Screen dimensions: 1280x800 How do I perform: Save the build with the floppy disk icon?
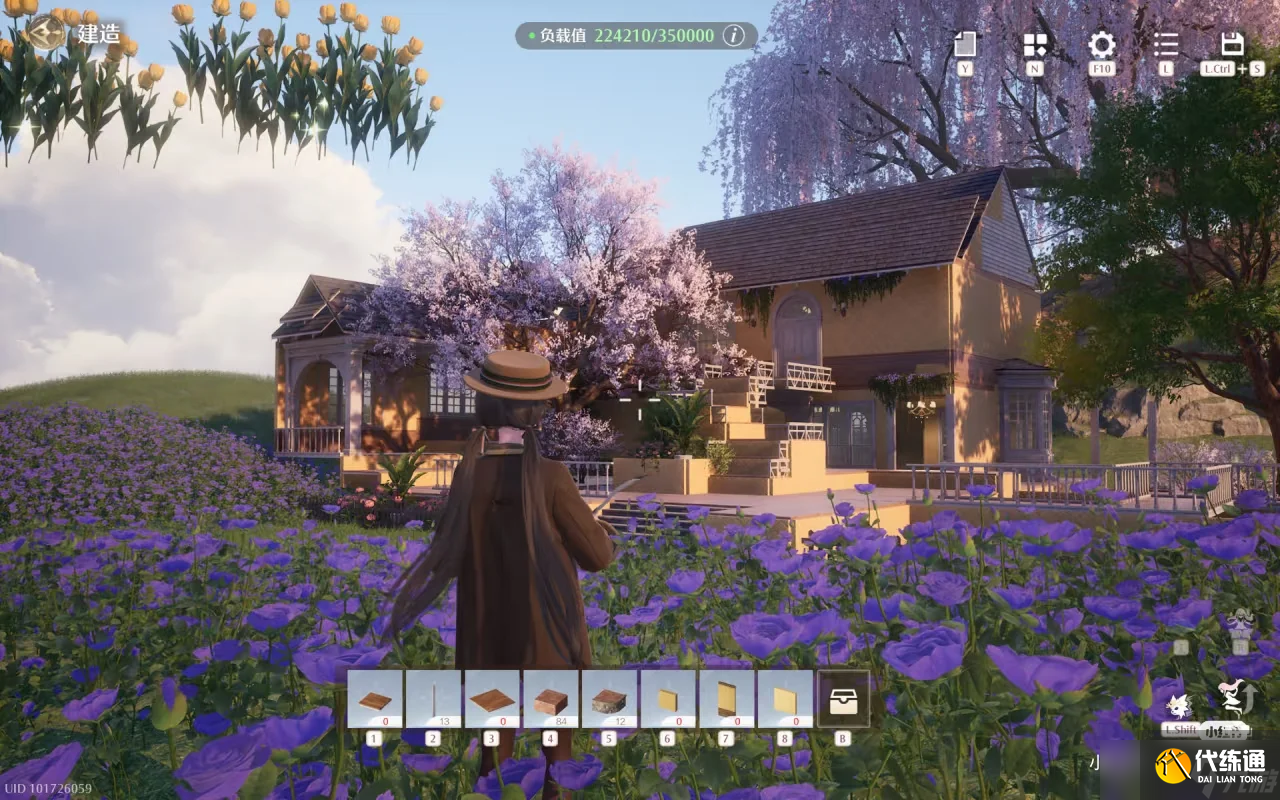point(1232,44)
